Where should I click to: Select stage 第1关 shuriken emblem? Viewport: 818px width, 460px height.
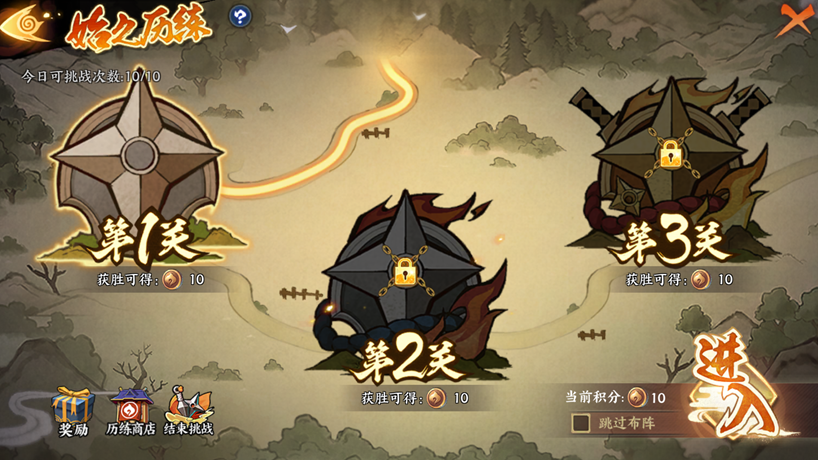point(138,158)
